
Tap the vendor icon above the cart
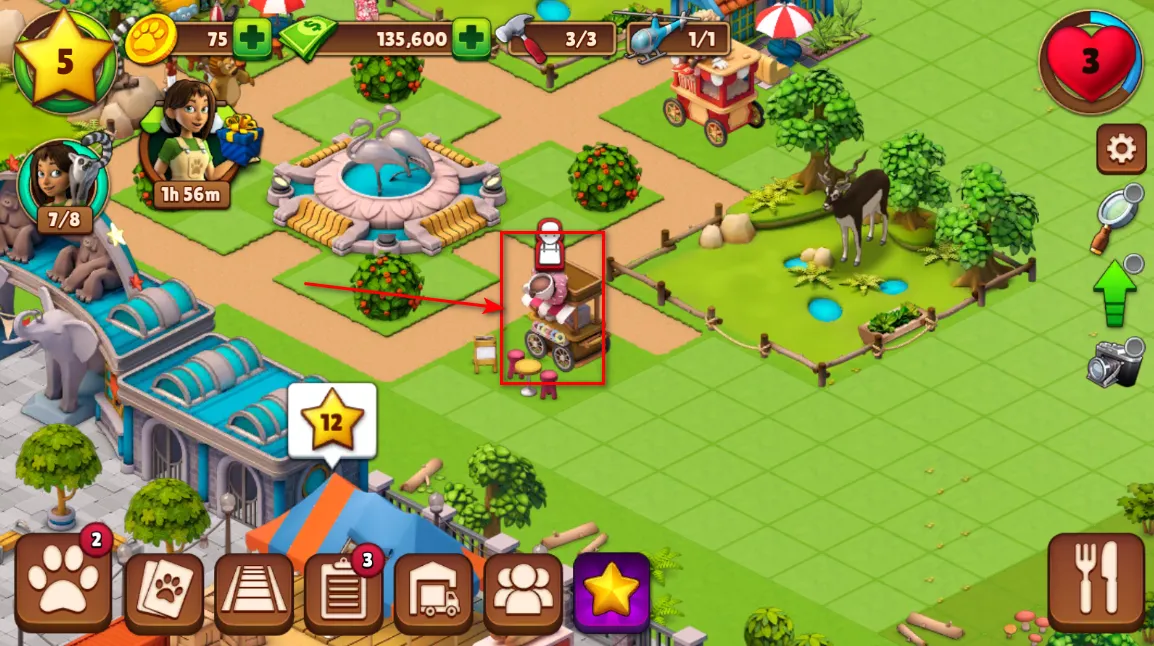[548, 246]
